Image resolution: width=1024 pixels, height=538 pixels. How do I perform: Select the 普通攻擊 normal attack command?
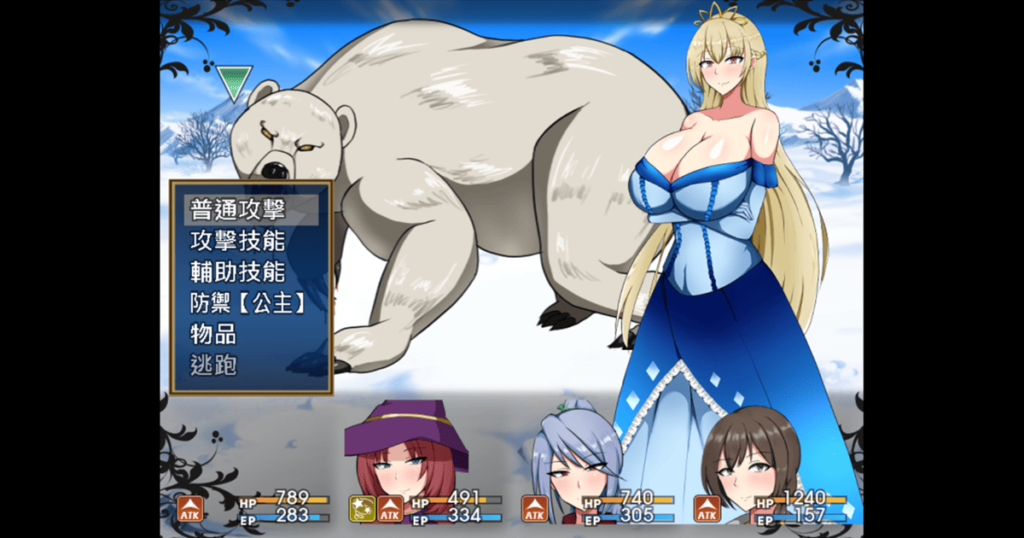point(238,210)
